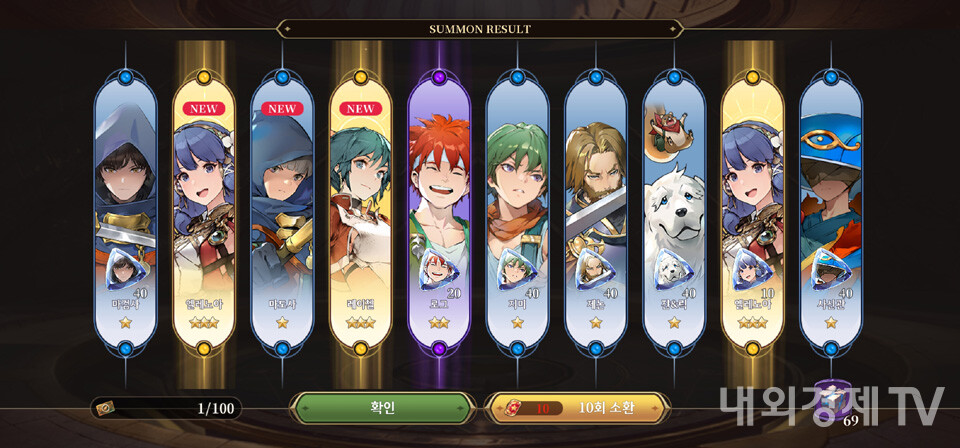This screenshot has width=960, height=448.
Task: Pick the NEW purple-haired girl card
Action: click(x=204, y=210)
